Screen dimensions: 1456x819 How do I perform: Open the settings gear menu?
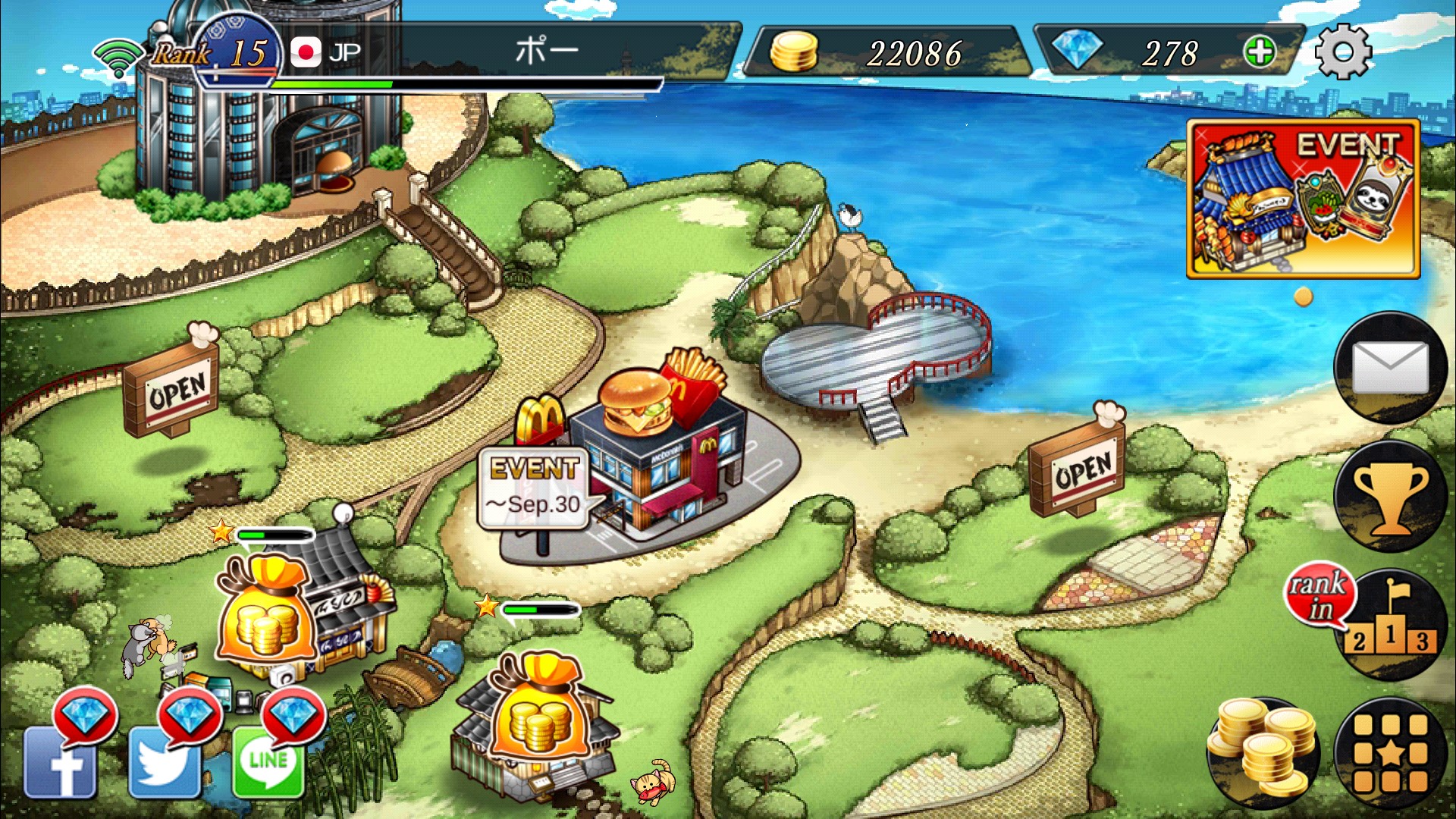pos(1342,52)
